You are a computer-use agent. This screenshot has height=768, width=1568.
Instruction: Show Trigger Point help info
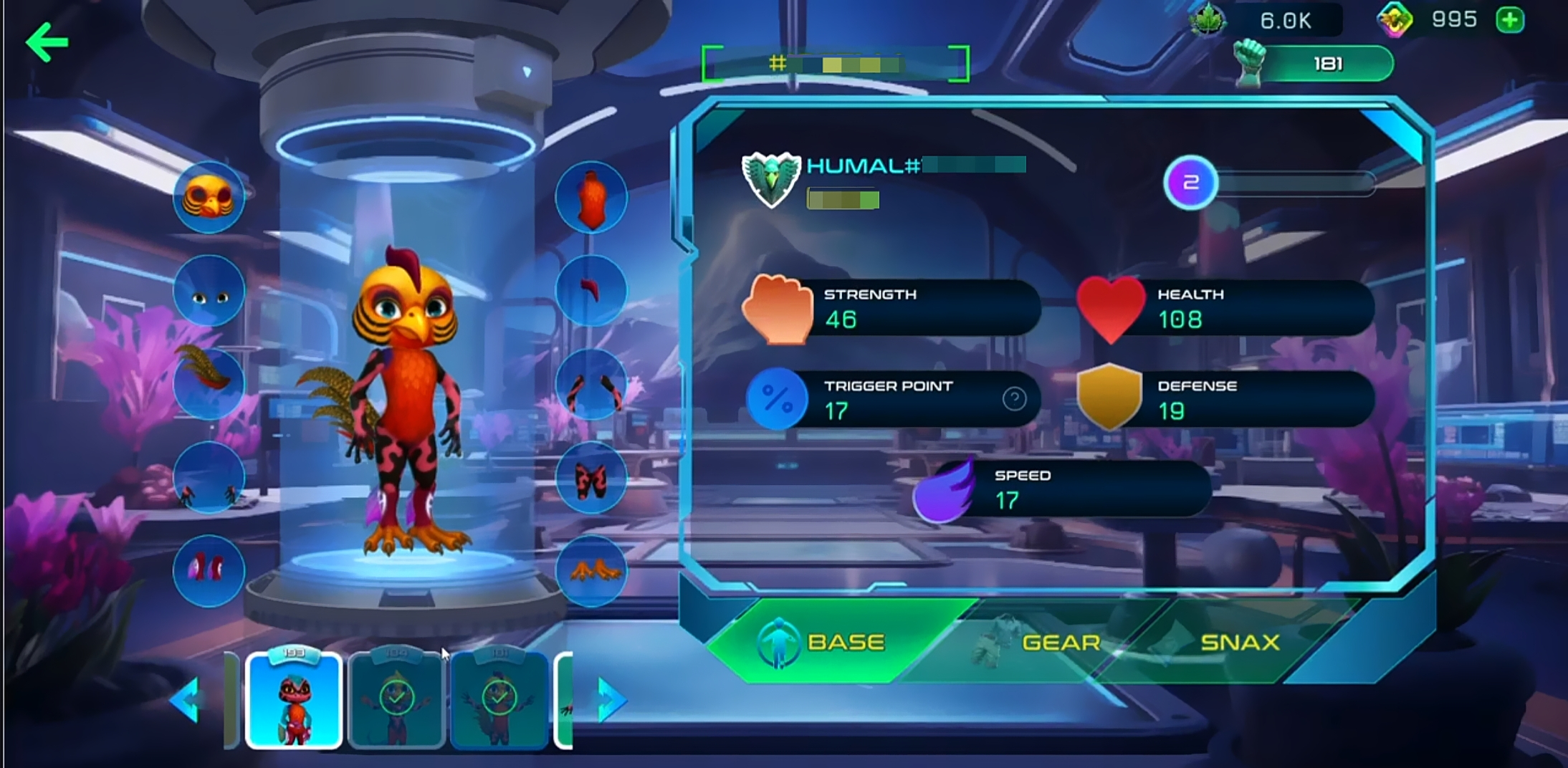pyautogui.click(x=1014, y=399)
